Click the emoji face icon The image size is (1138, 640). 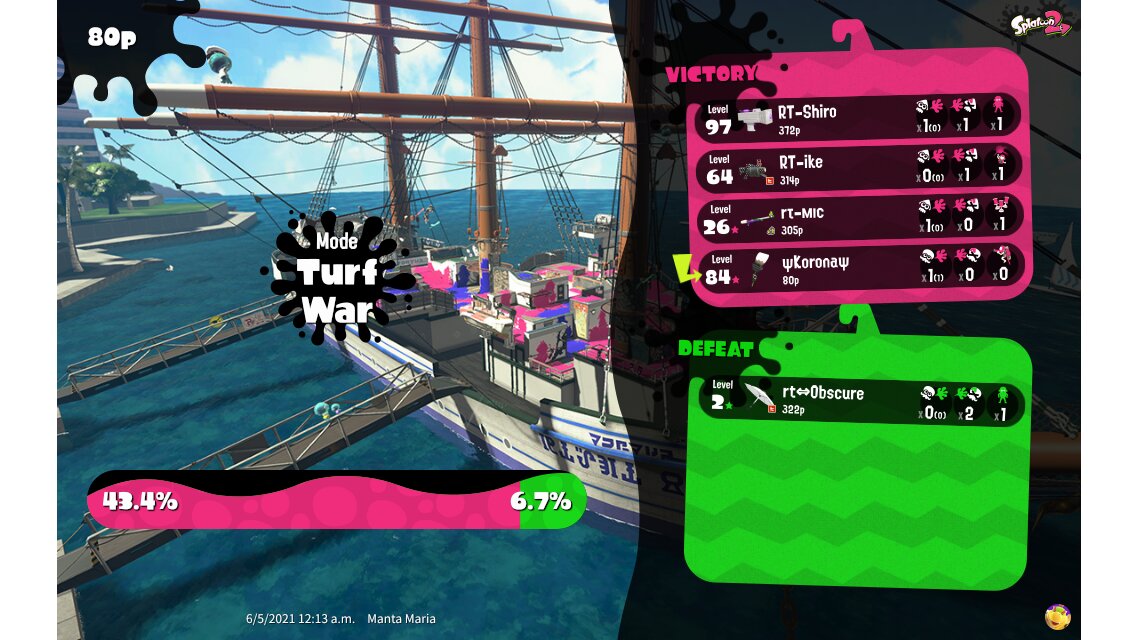tap(1058, 616)
